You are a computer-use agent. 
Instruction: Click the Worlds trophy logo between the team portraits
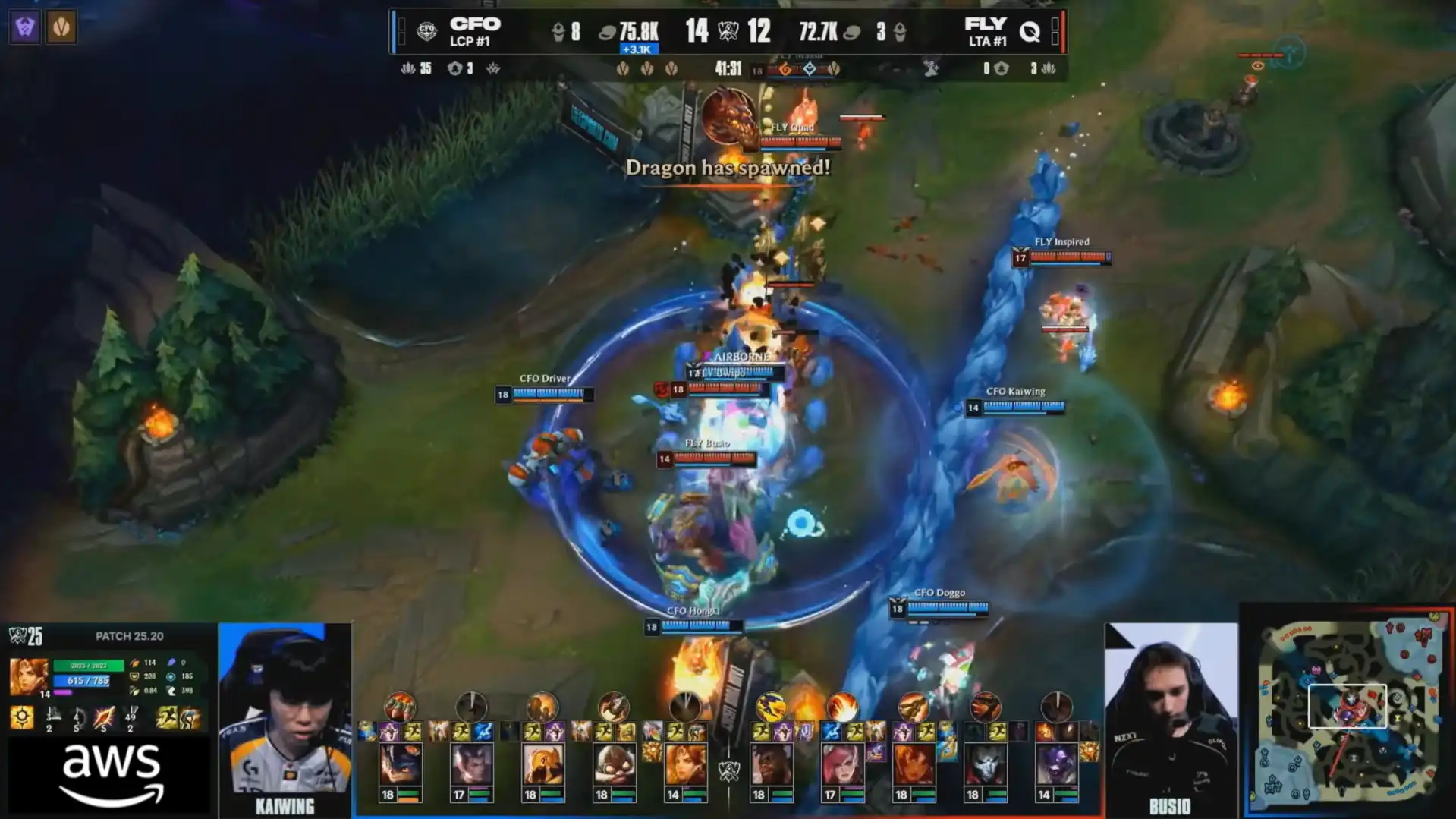(729, 771)
